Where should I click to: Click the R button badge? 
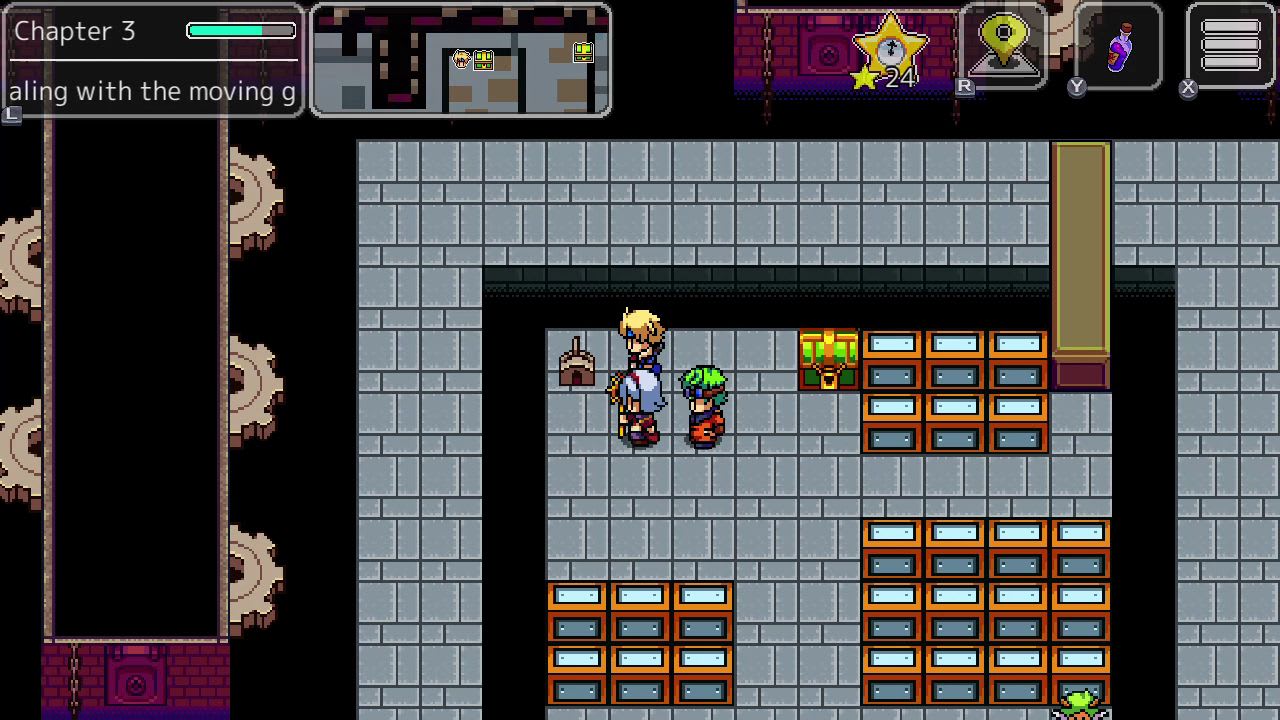pos(963,87)
